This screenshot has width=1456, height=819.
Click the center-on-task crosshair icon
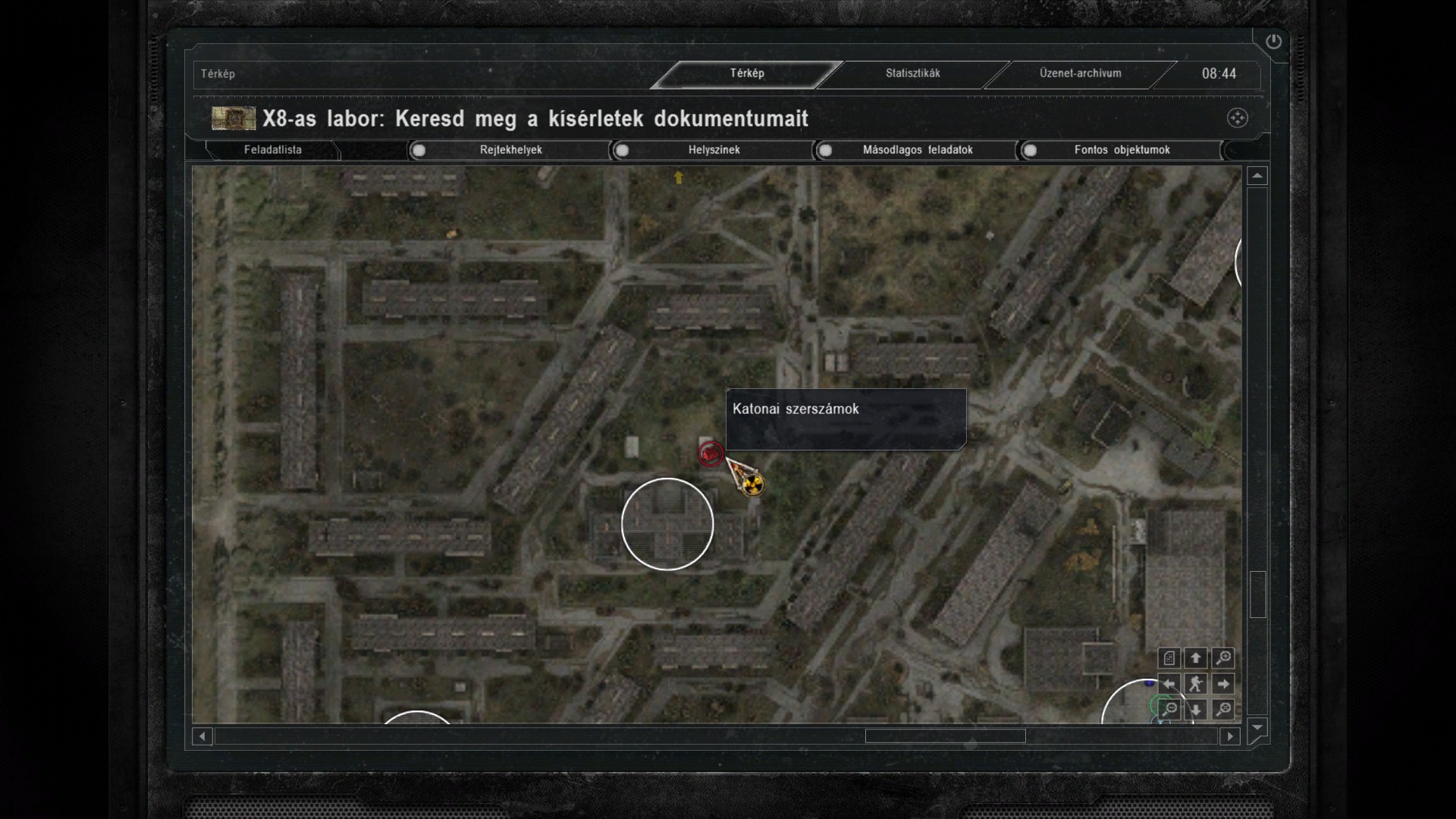point(1237,118)
